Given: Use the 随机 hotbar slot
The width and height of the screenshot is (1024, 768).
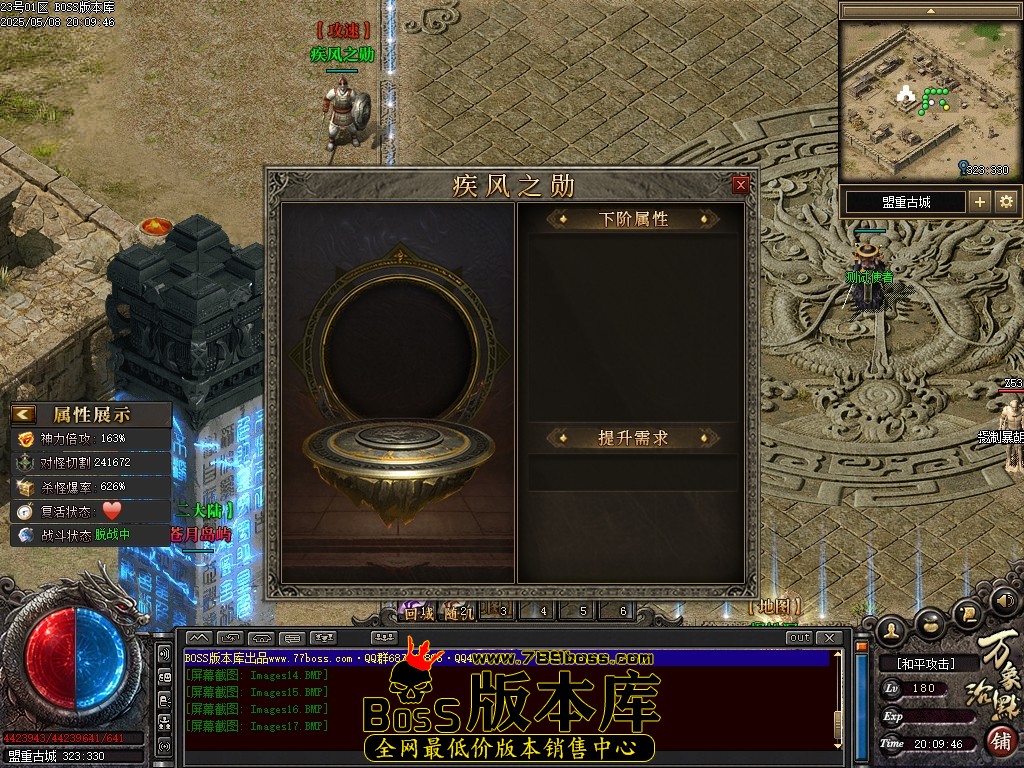Looking at the screenshot, I should point(460,612).
